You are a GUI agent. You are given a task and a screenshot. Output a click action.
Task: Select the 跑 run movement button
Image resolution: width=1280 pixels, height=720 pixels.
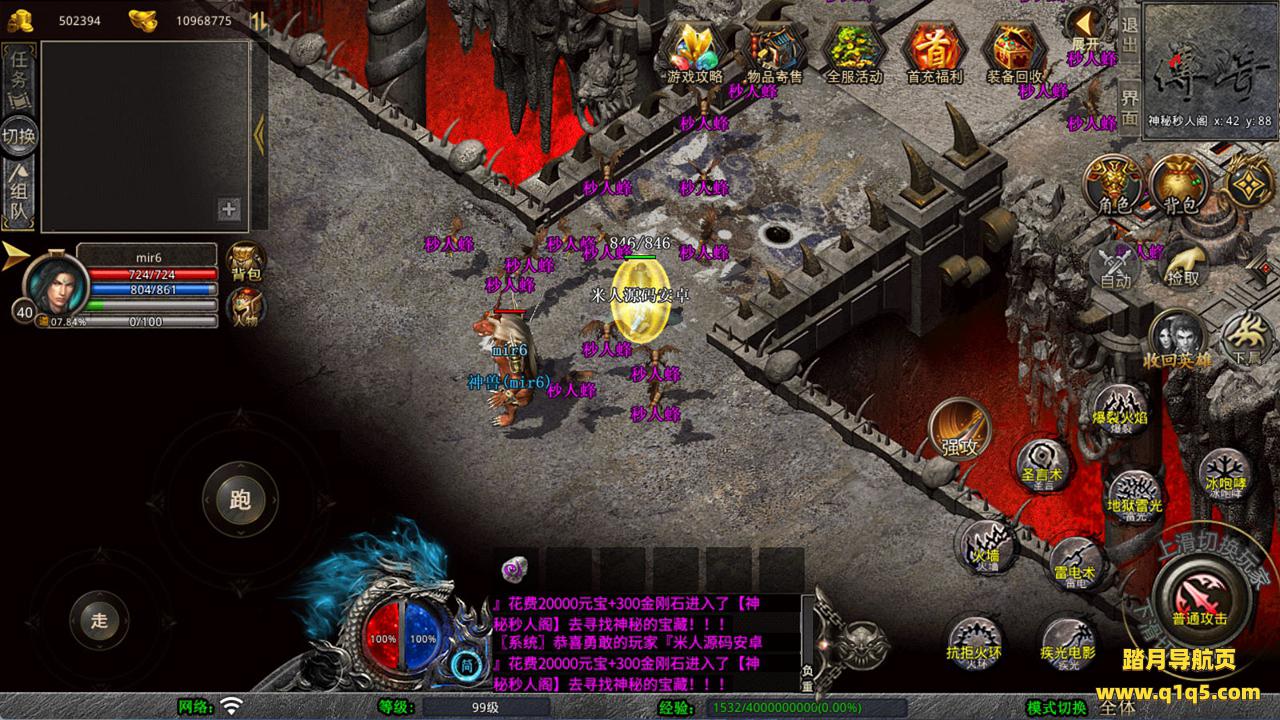pyautogui.click(x=240, y=501)
